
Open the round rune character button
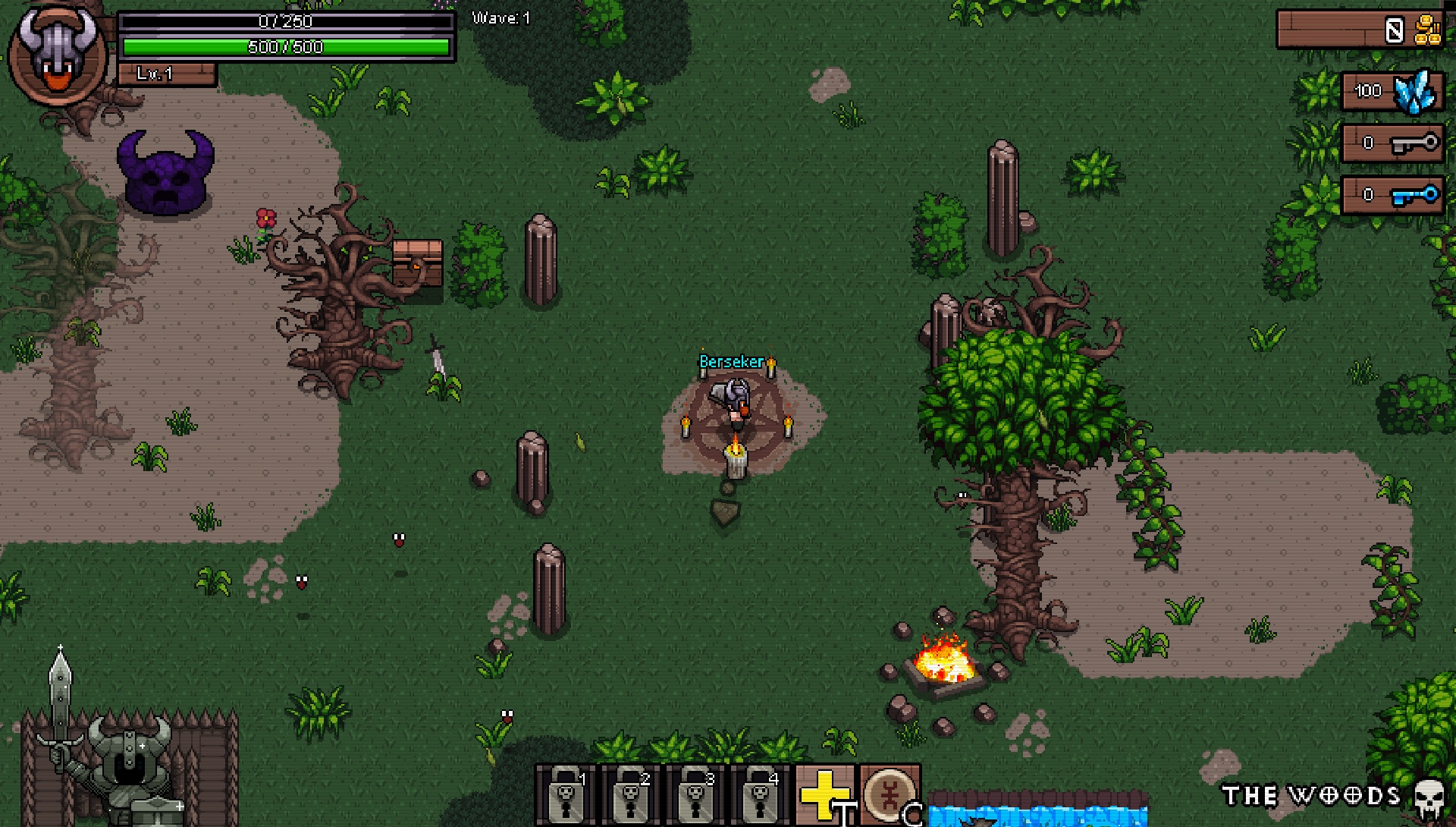click(x=889, y=794)
